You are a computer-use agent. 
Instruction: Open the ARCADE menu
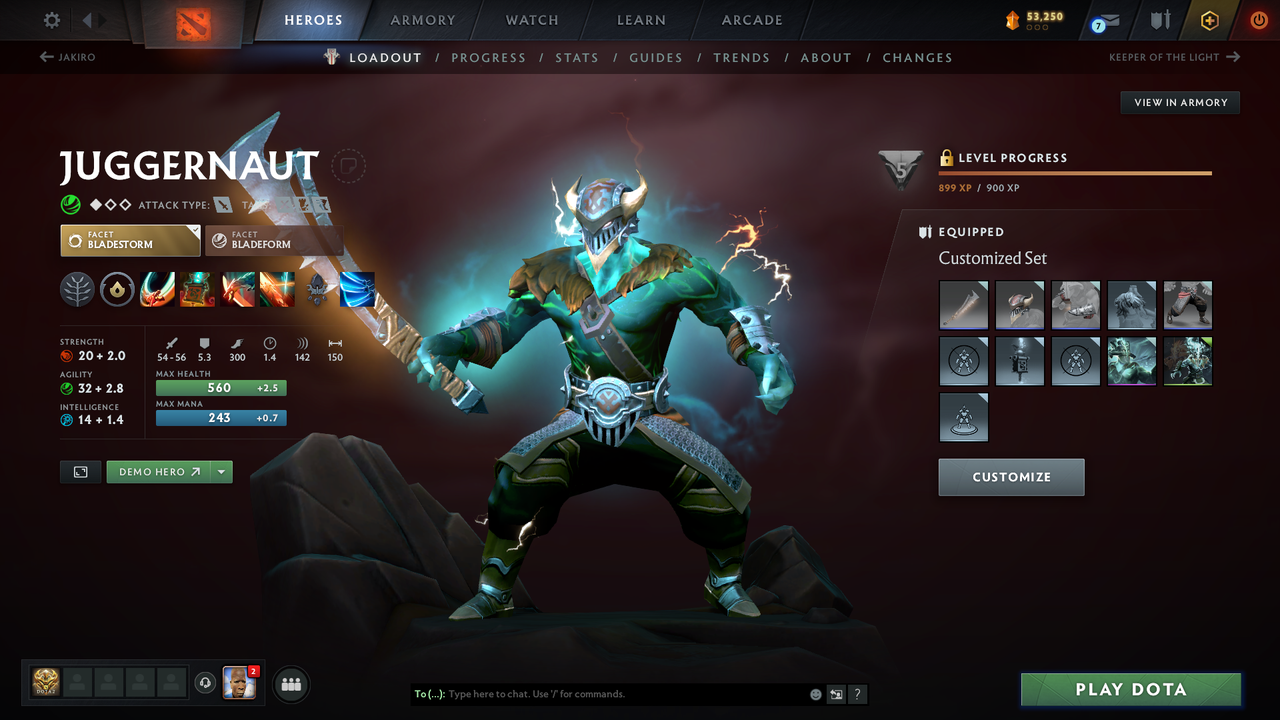(x=751, y=19)
